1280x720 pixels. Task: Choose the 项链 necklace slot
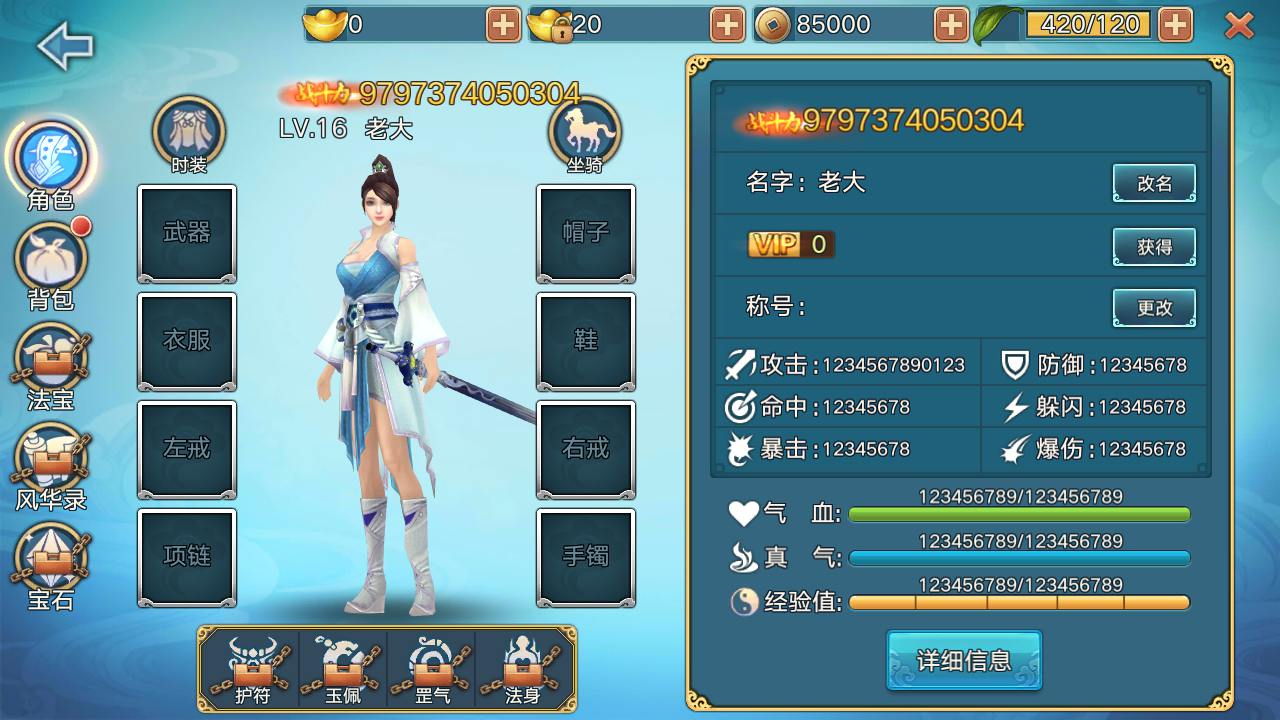187,557
